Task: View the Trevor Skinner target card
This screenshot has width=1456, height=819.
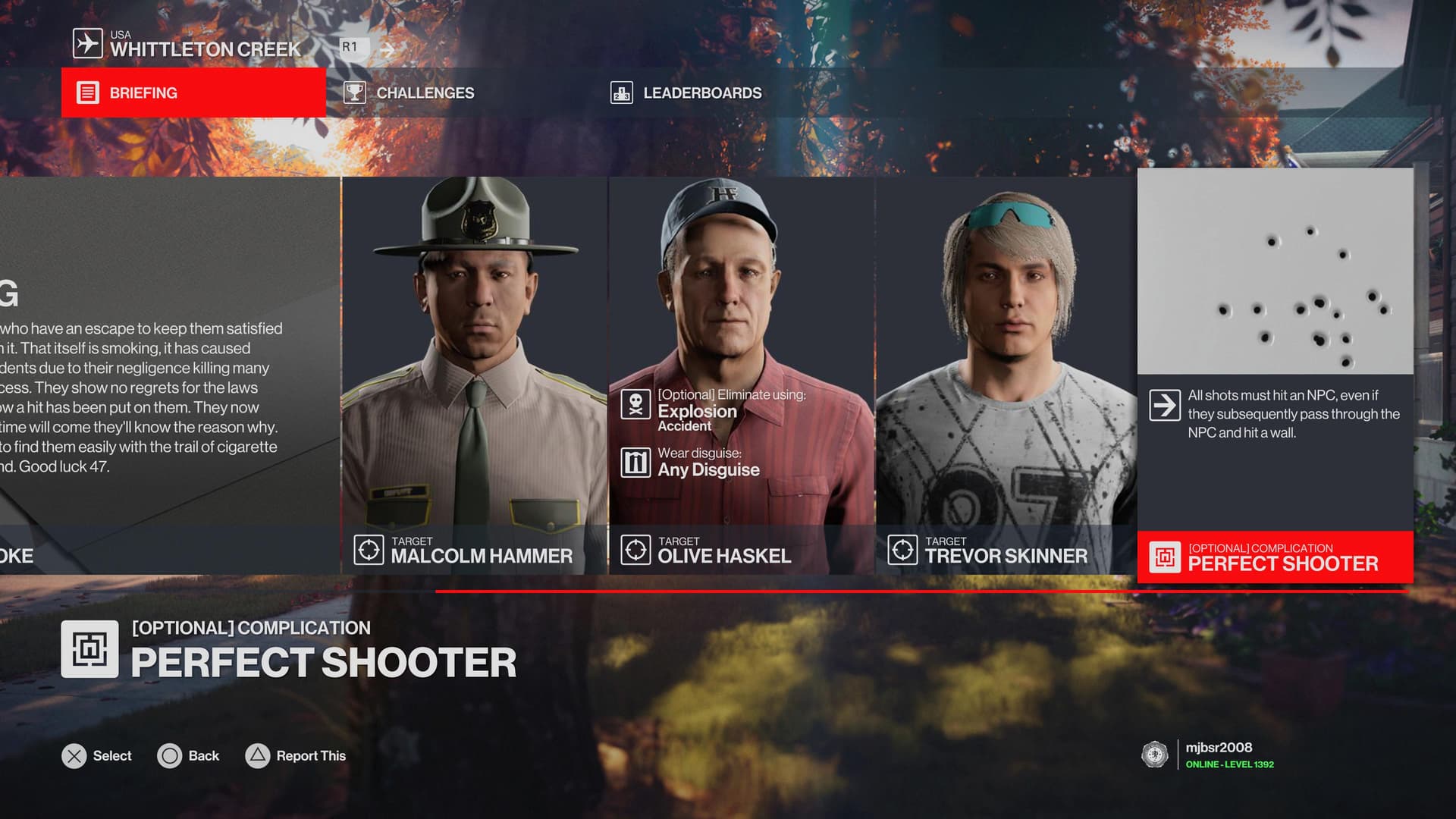Action: (1006, 375)
